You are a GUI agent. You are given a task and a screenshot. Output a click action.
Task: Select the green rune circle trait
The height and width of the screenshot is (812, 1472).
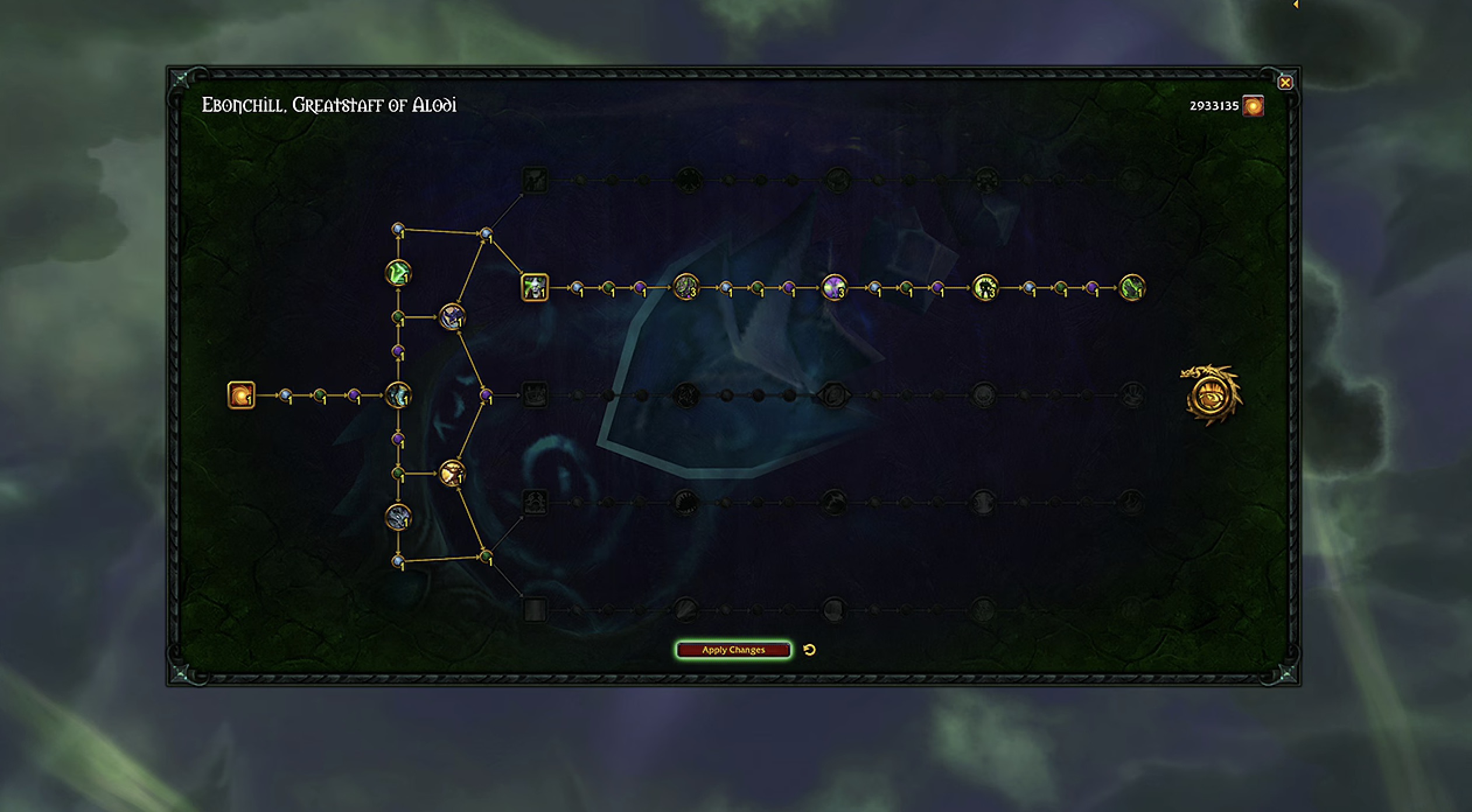[398, 273]
